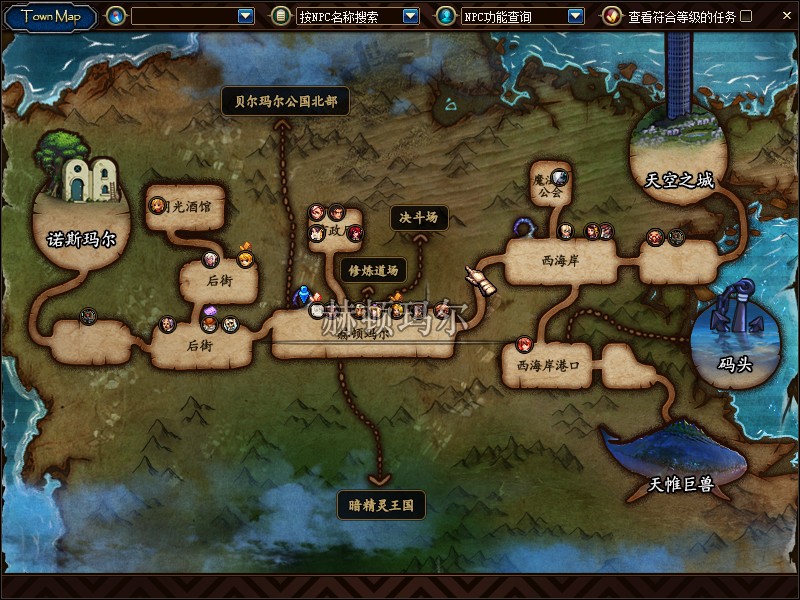Click the NPC portrait in 月光酒馆

[x=158, y=206]
